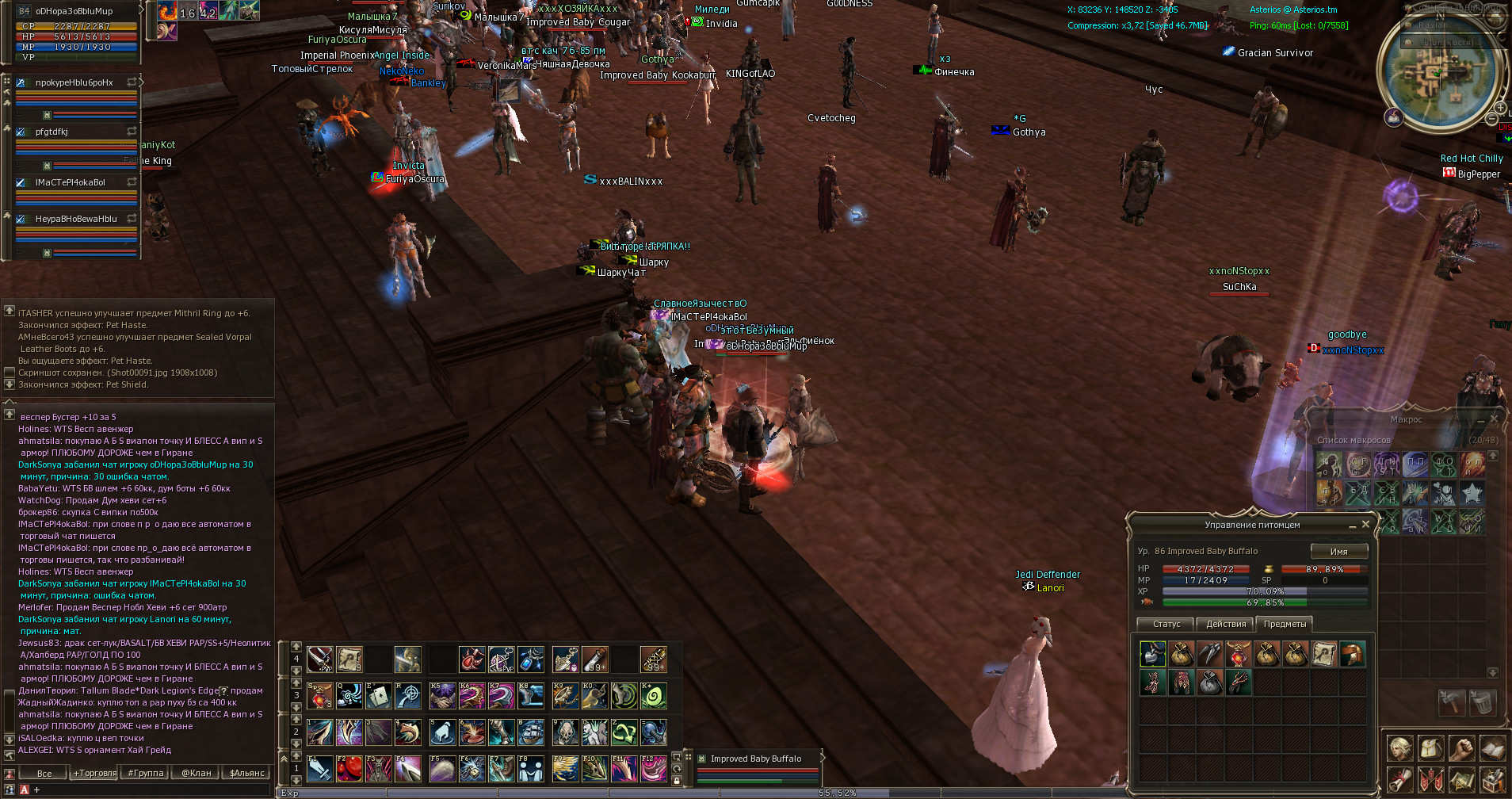Click the Имя button in pet window
This screenshot has width=1512, height=799.
[1338, 552]
